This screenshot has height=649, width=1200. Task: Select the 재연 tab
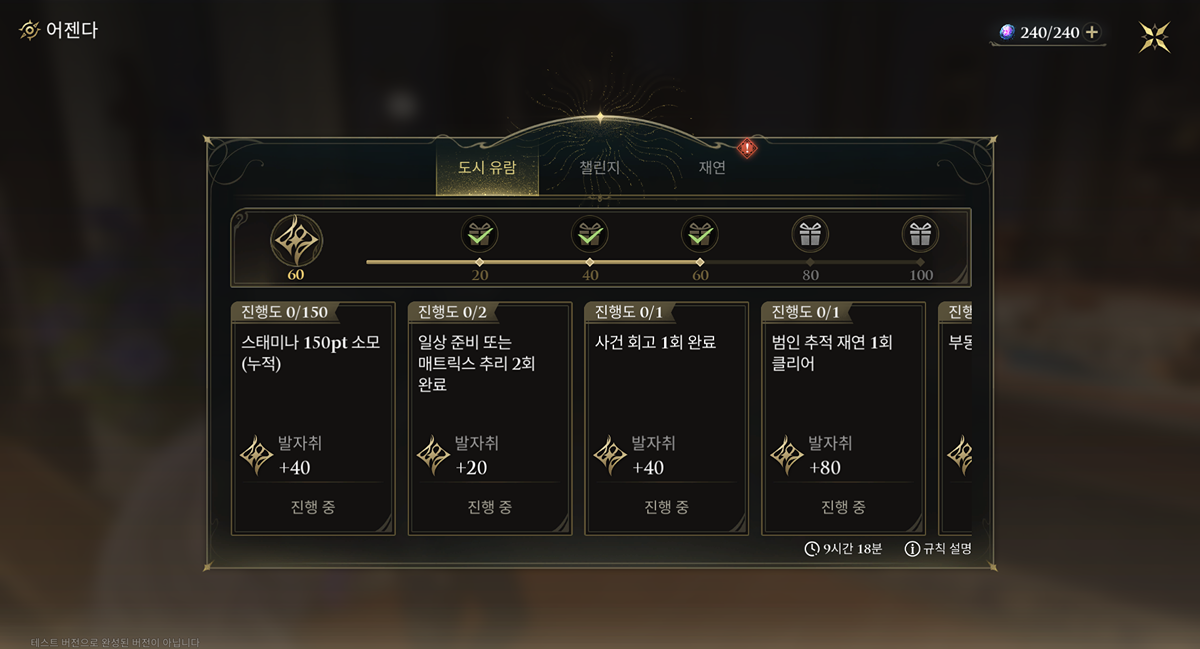tap(712, 168)
